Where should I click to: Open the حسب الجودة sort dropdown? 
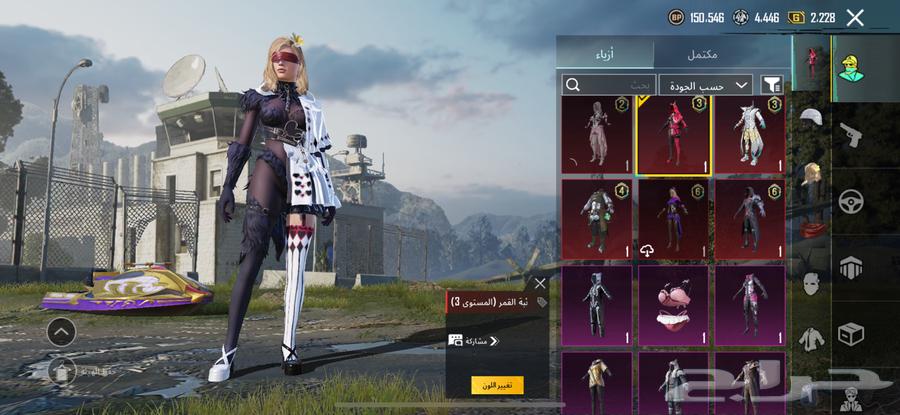(x=706, y=85)
